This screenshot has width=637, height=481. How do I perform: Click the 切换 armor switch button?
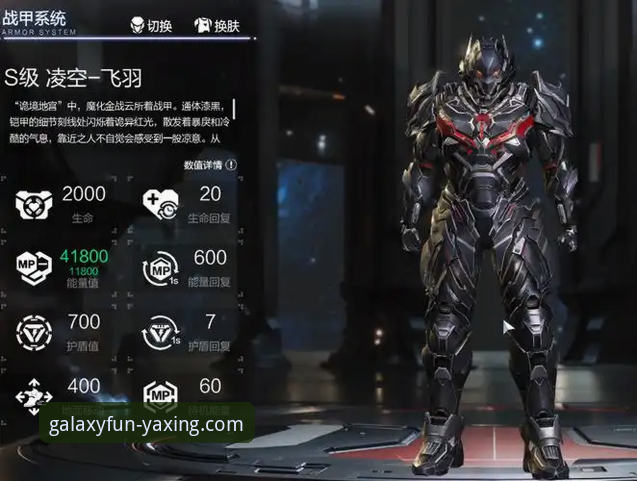pos(152,26)
